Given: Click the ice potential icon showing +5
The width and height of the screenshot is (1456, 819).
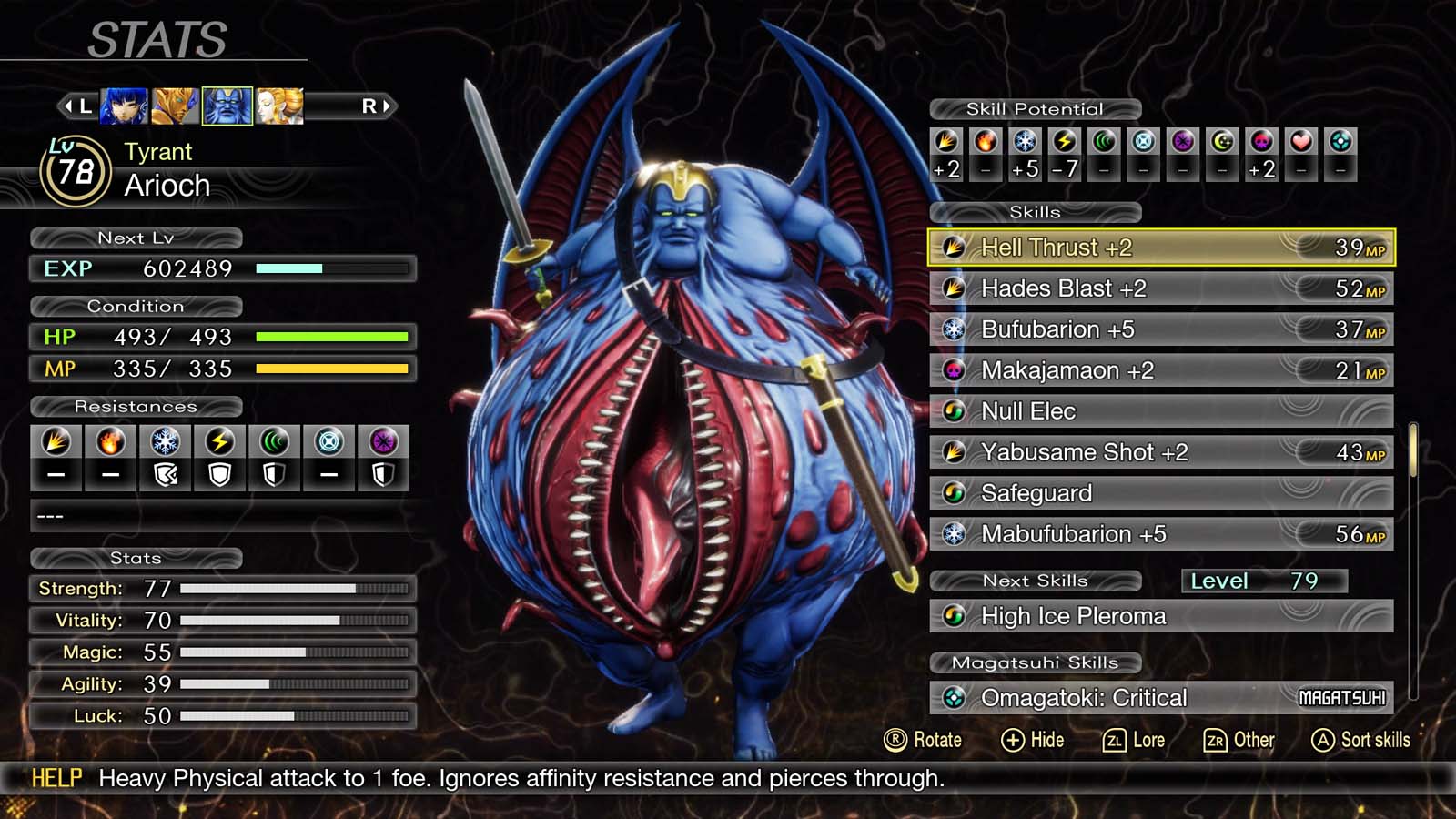Looking at the screenshot, I should (x=1025, y=143).
